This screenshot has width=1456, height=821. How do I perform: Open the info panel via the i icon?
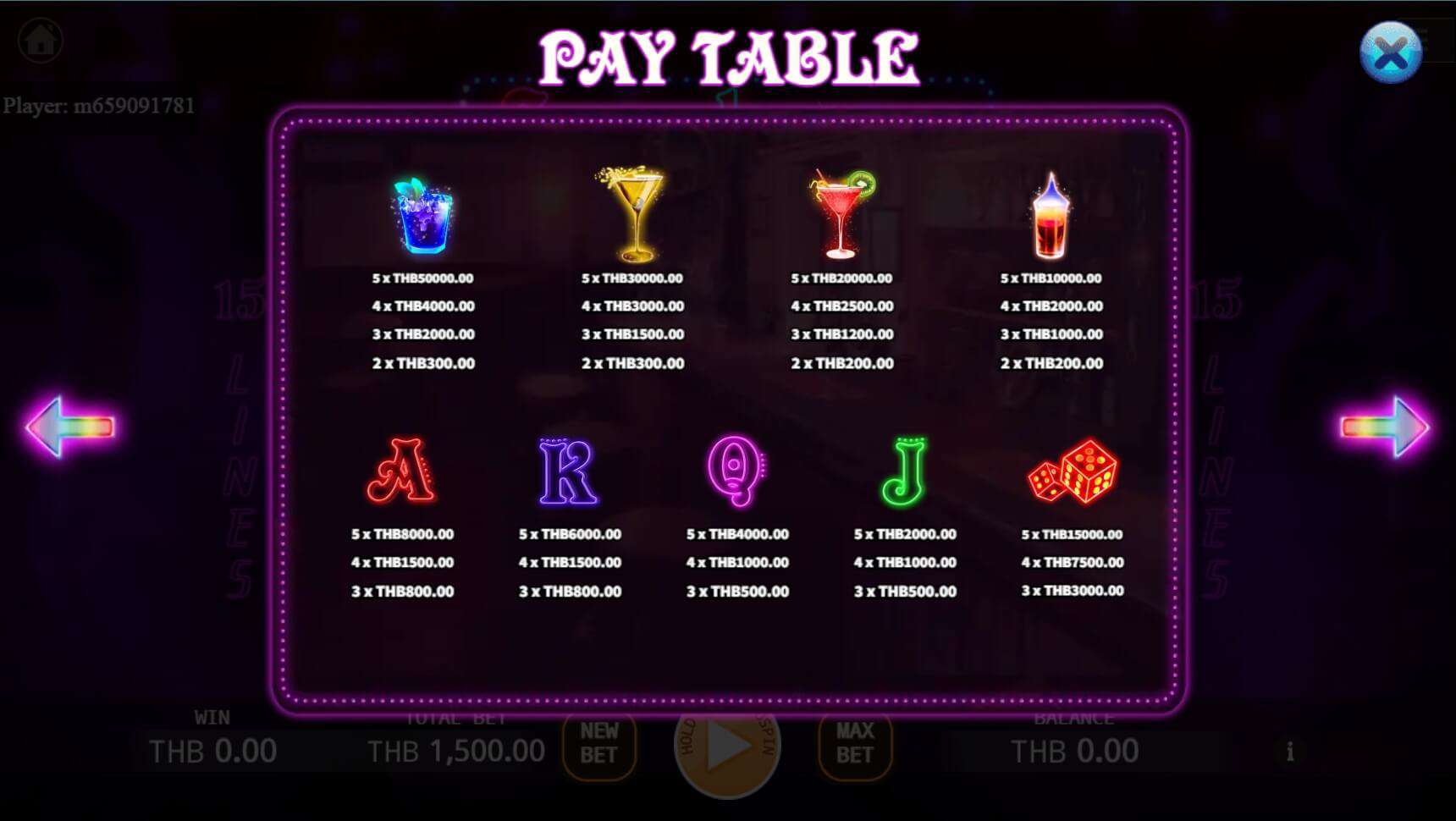coord(1290,751)
